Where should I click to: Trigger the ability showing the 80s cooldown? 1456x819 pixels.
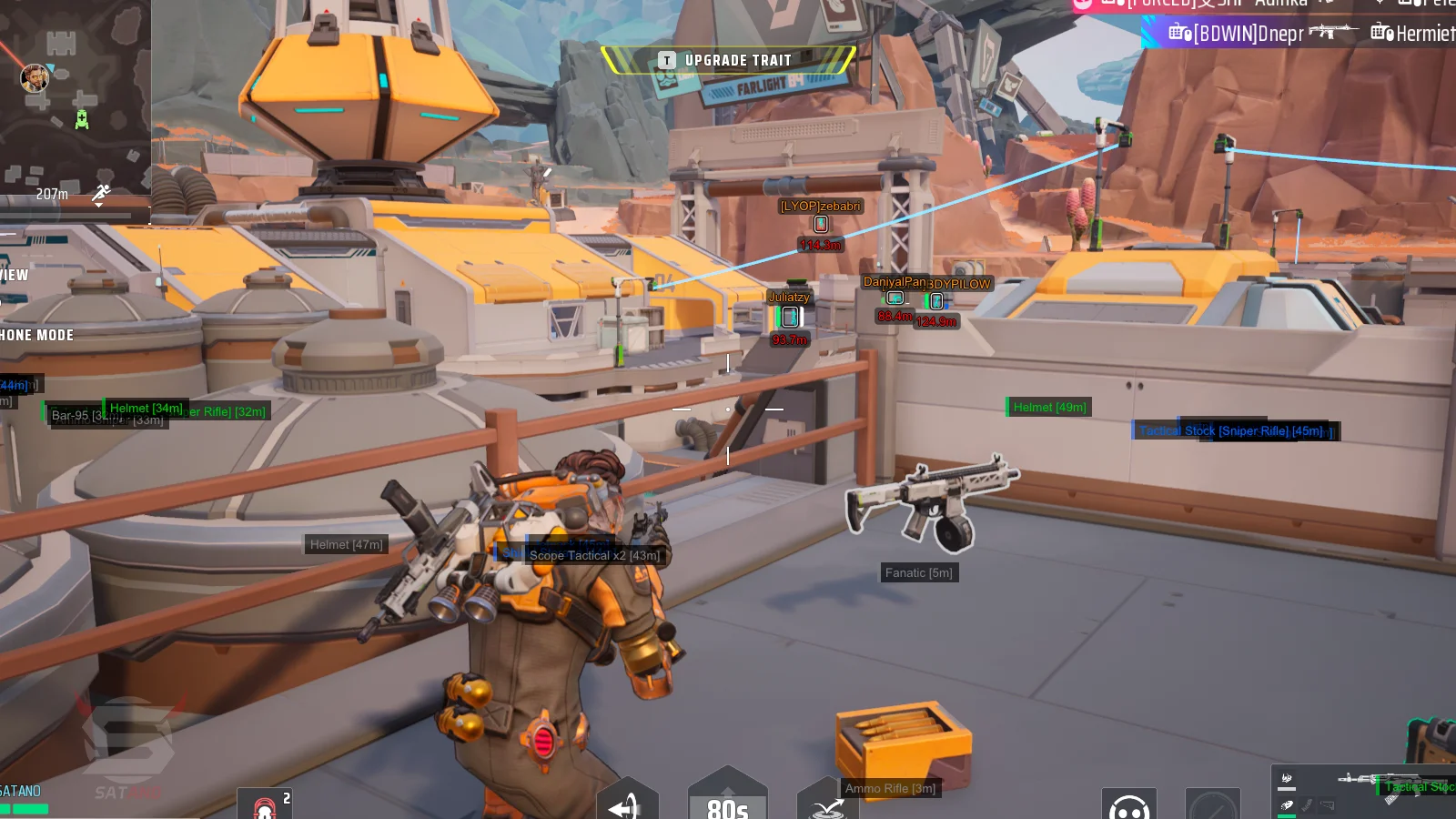pos(727,799)
